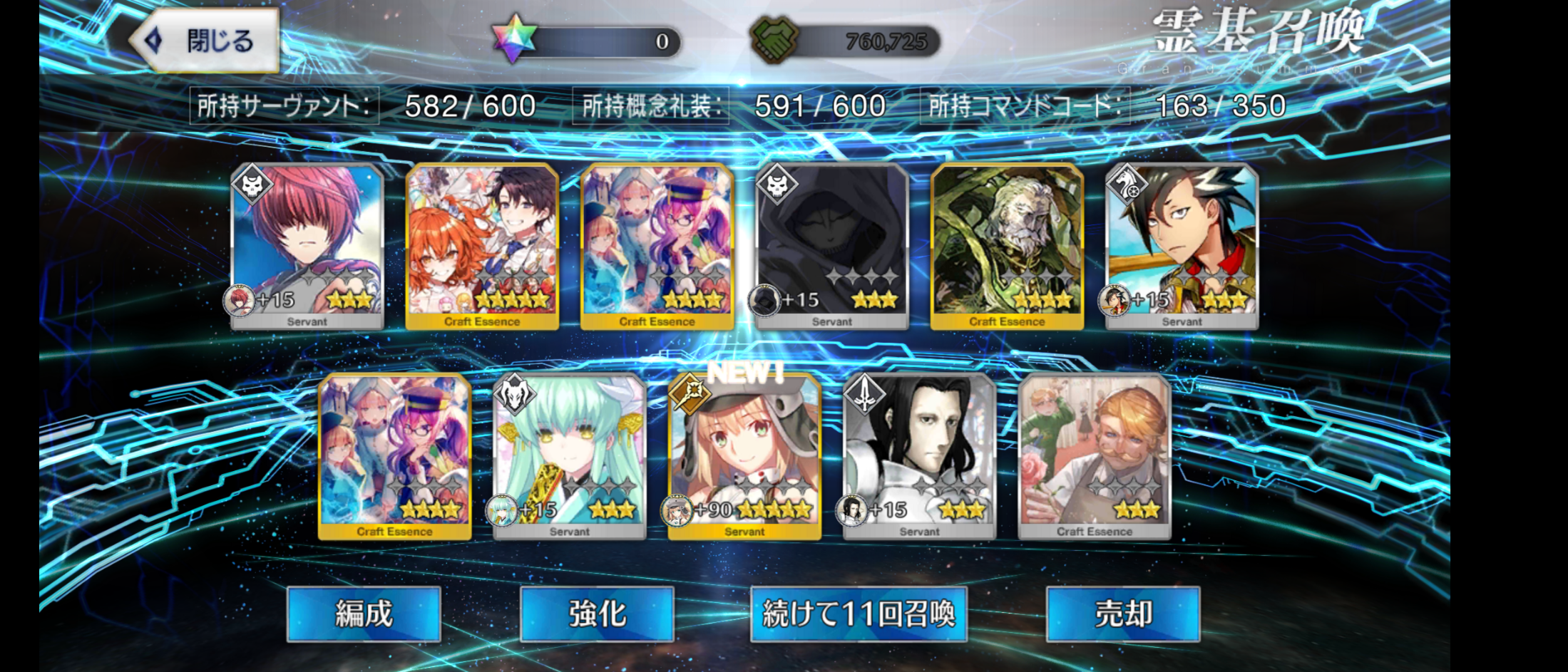1568x672 pixels.
Task: Choose the black-haired rider Servant card
Action: 1182,246
